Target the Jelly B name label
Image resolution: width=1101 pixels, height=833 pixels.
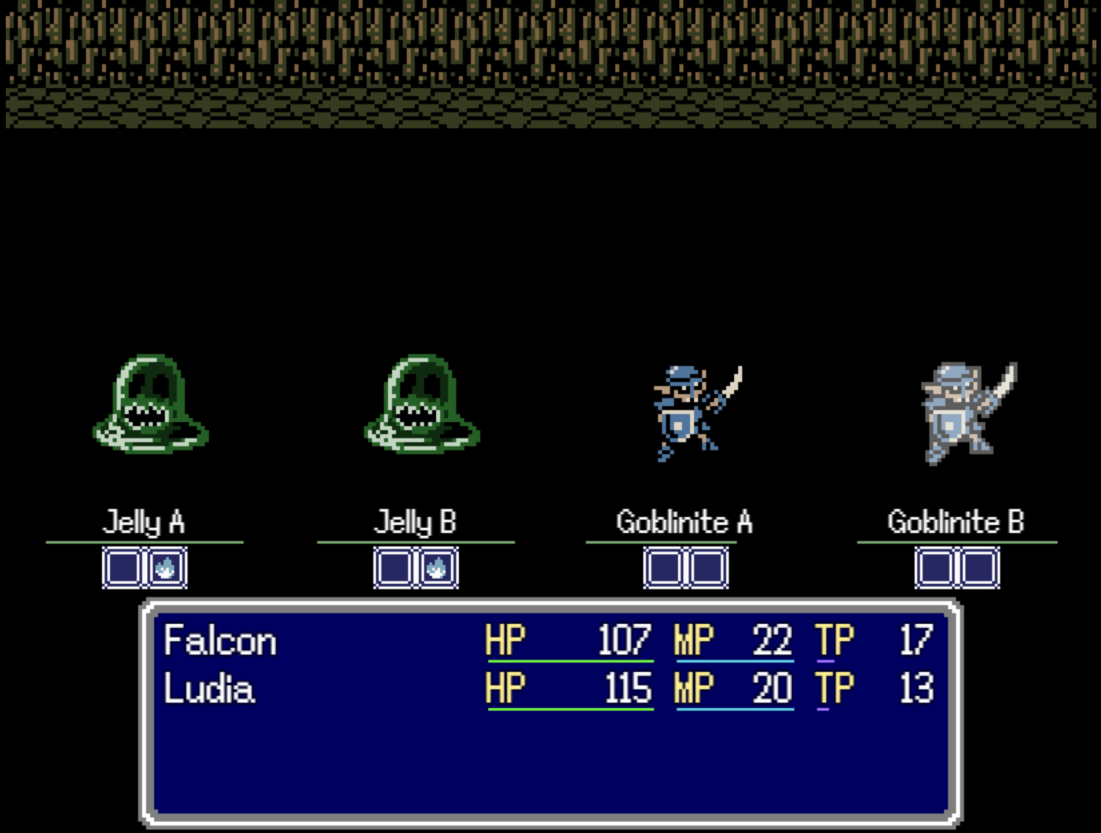[x=415, y=522]
